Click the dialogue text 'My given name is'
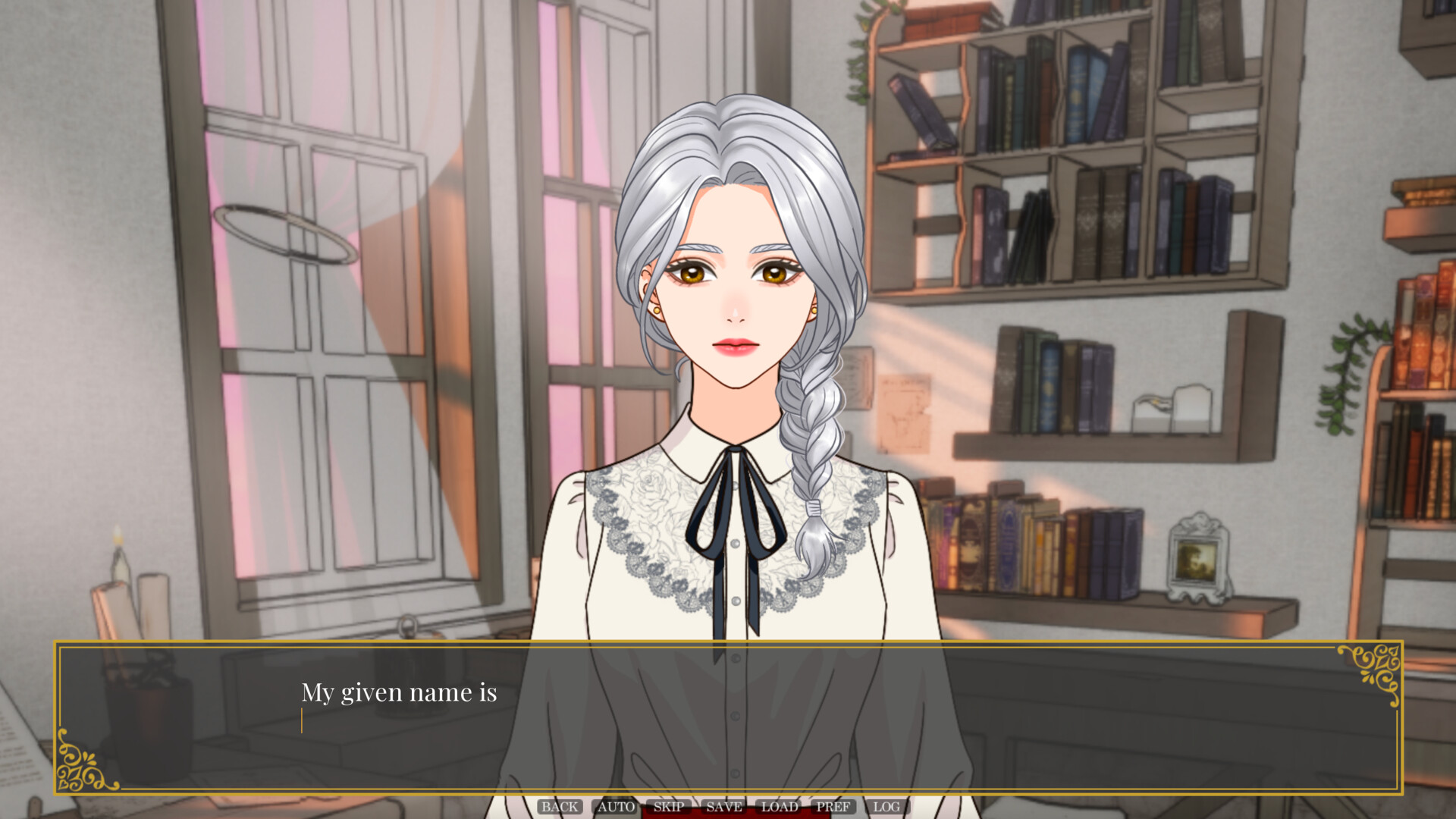 pyautogui.click(x=400, y=692)
